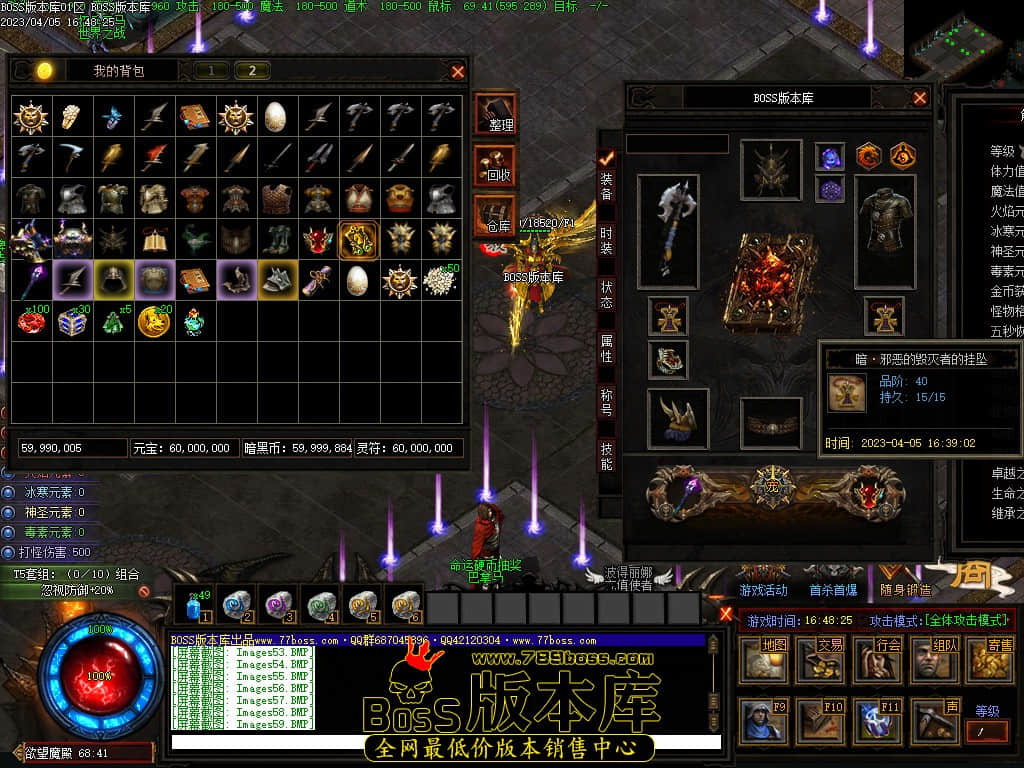Show the 属性 attributes tab
Image resolution: width=1024 pixels, height=768 pixels.
(x=607, y=348)
